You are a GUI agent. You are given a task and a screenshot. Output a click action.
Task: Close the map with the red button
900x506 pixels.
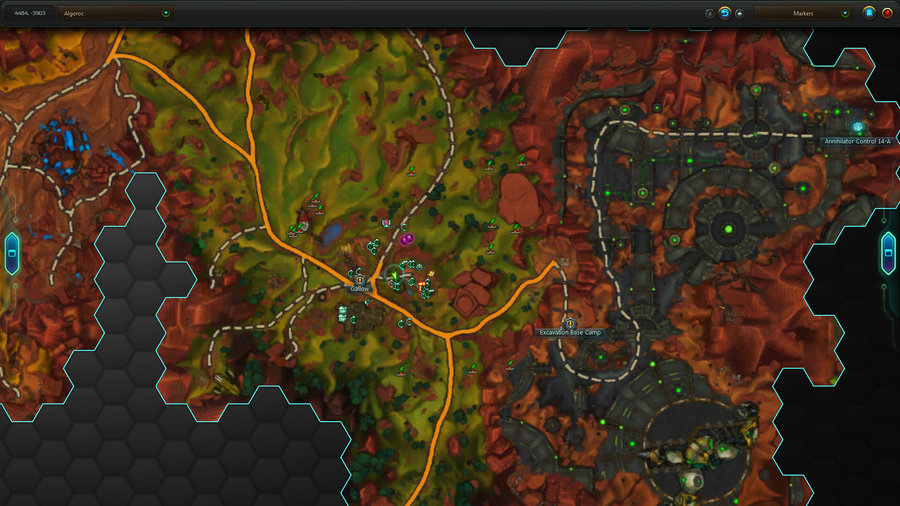(886, 14)
